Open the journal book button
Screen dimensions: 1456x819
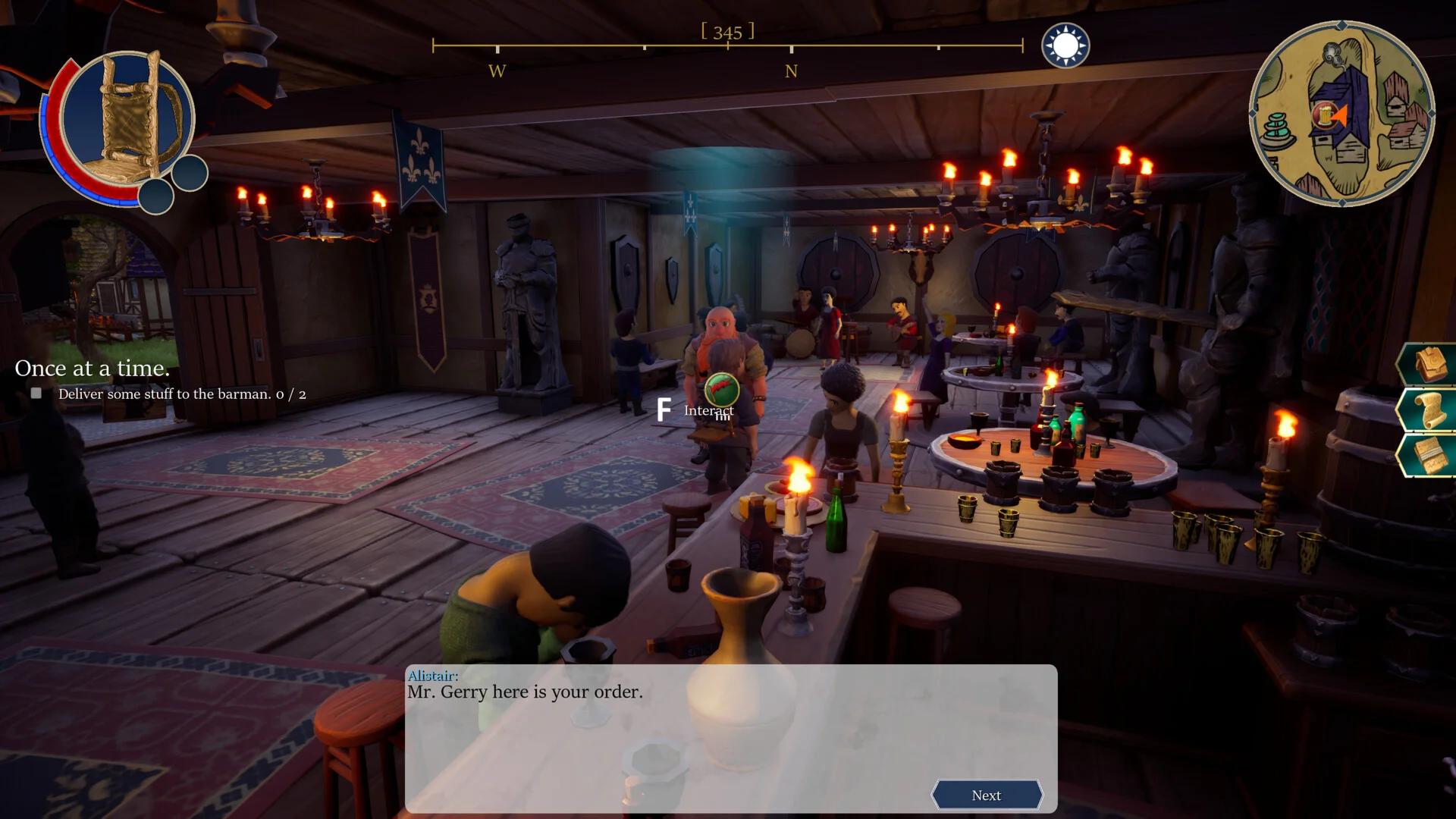[x=1429, y=456]
